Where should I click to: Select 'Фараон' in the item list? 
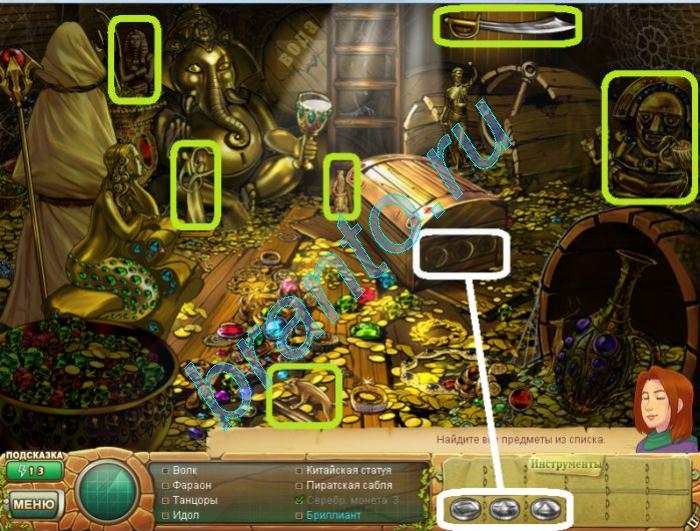point(193,484)
